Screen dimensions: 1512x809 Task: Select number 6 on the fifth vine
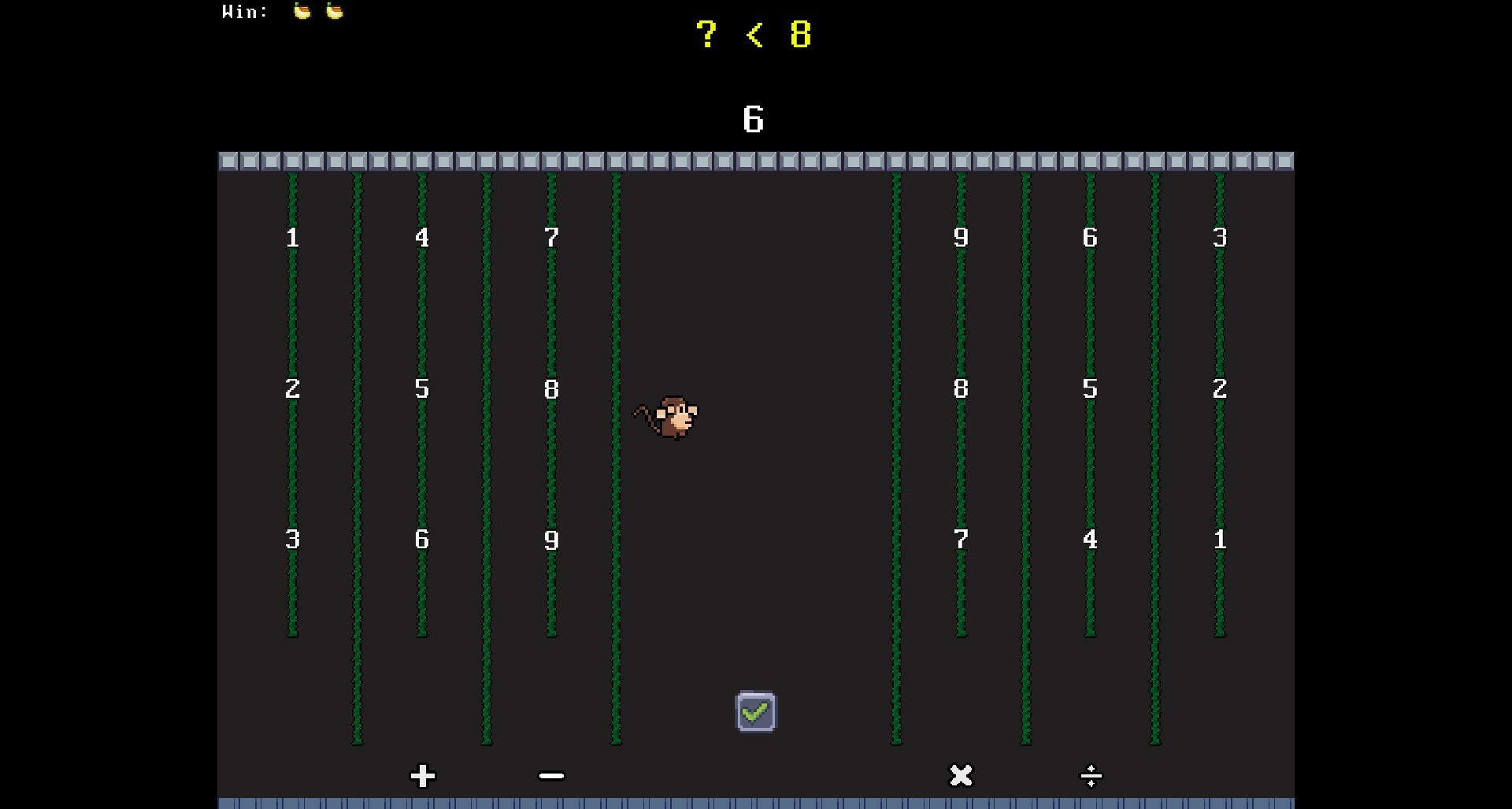point(1090,239)
